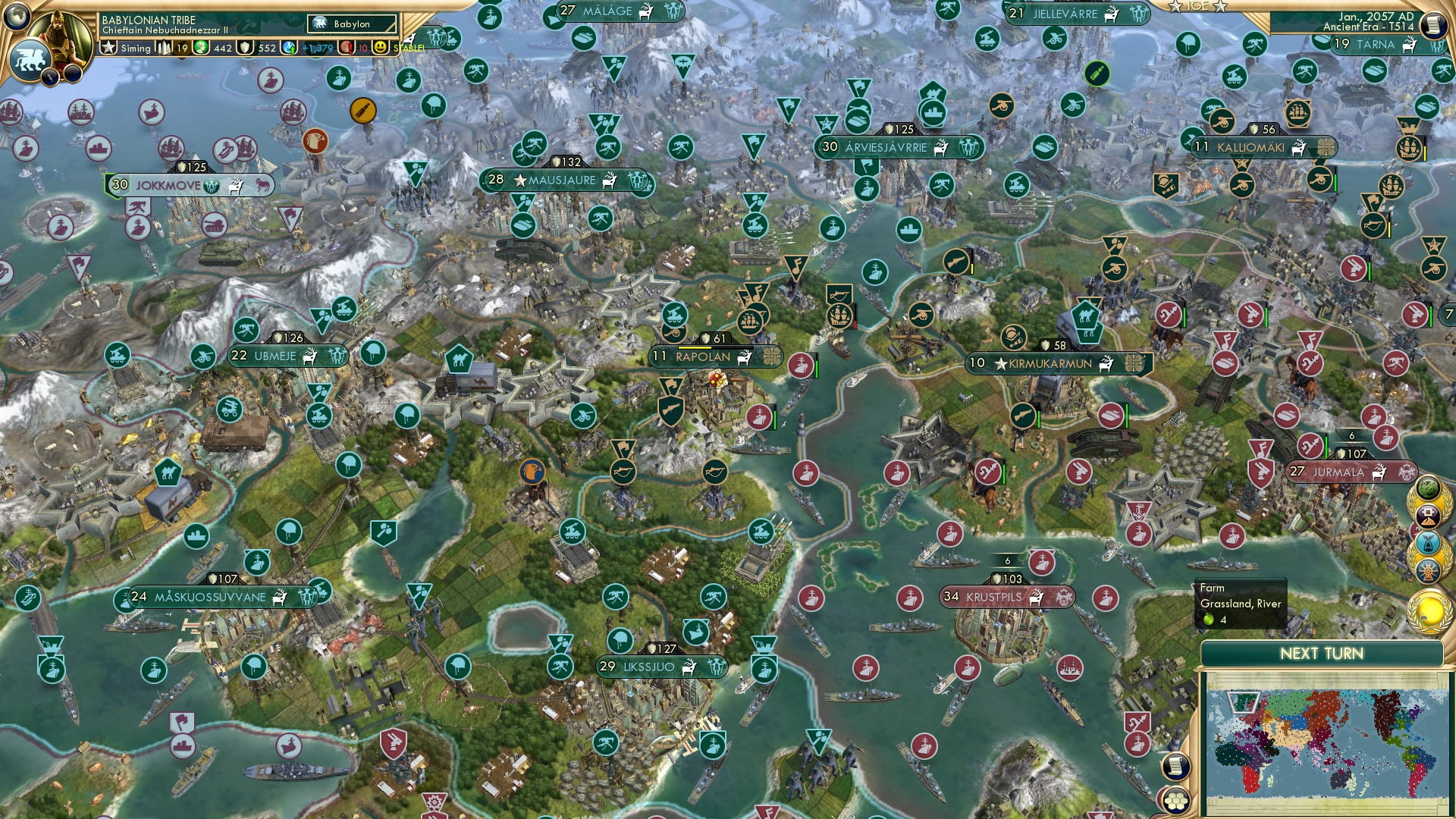Click the city-count icon showing 19
Viewport: 1456px width, 819px height.
[x=164, y=47]
